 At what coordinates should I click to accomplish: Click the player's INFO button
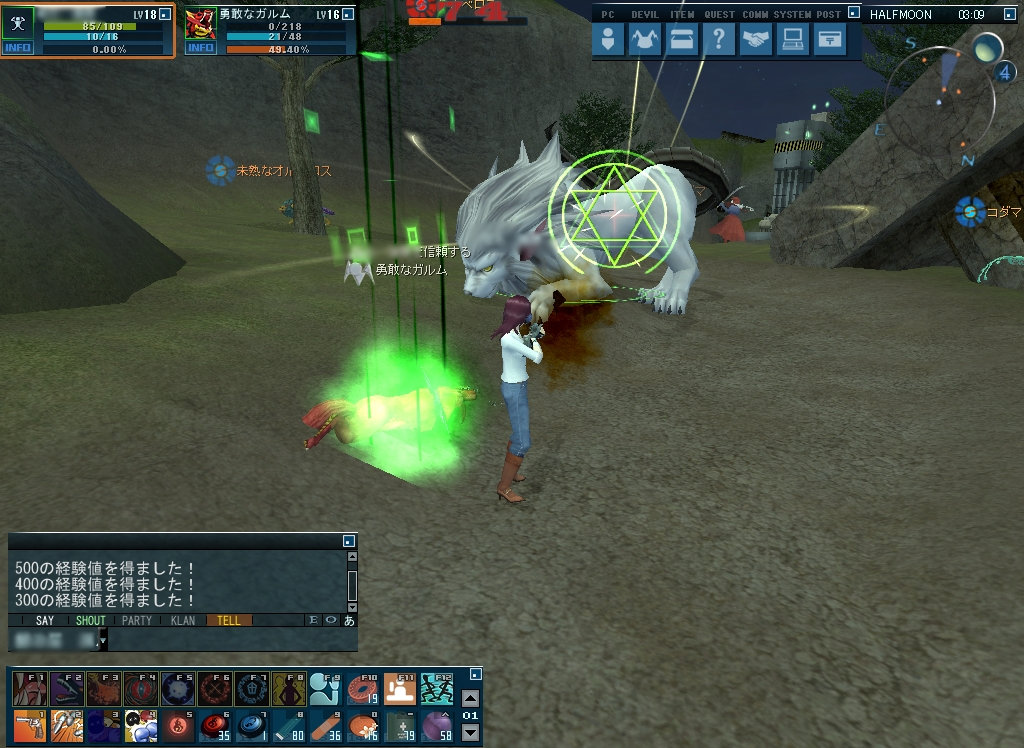16,48
